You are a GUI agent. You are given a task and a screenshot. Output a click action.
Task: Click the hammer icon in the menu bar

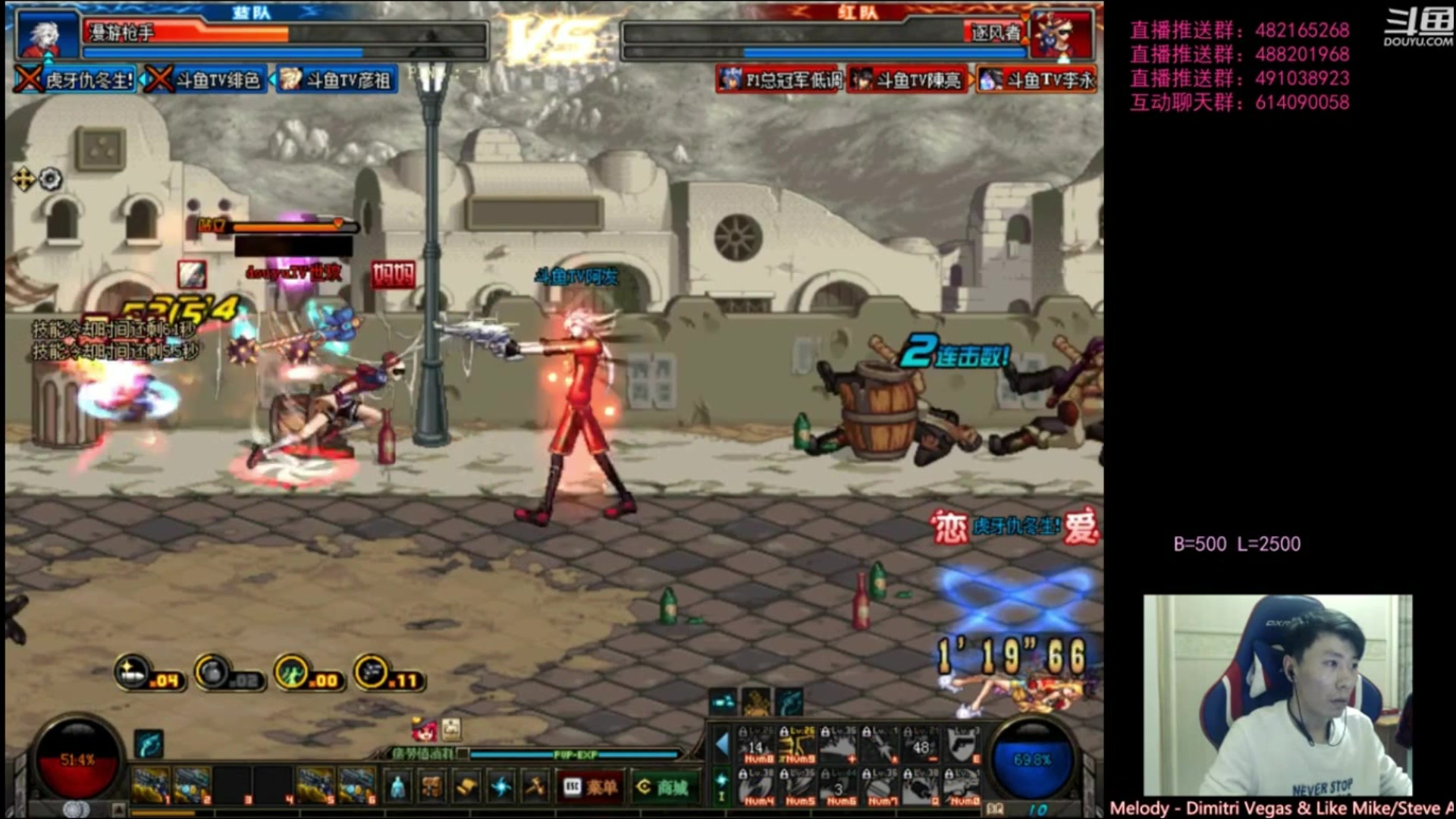[535, 787]
